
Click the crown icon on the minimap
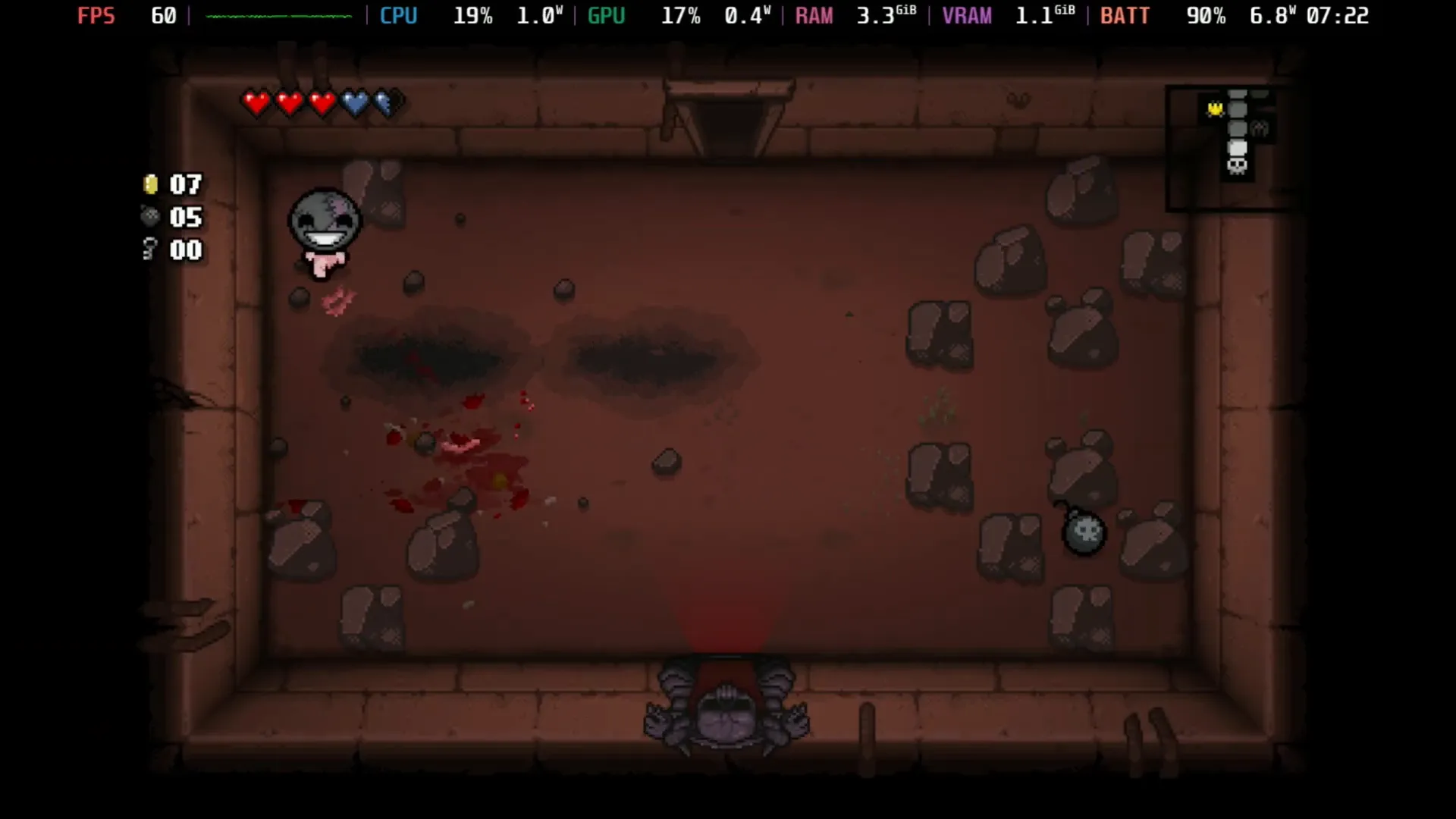pos(1215,108)
